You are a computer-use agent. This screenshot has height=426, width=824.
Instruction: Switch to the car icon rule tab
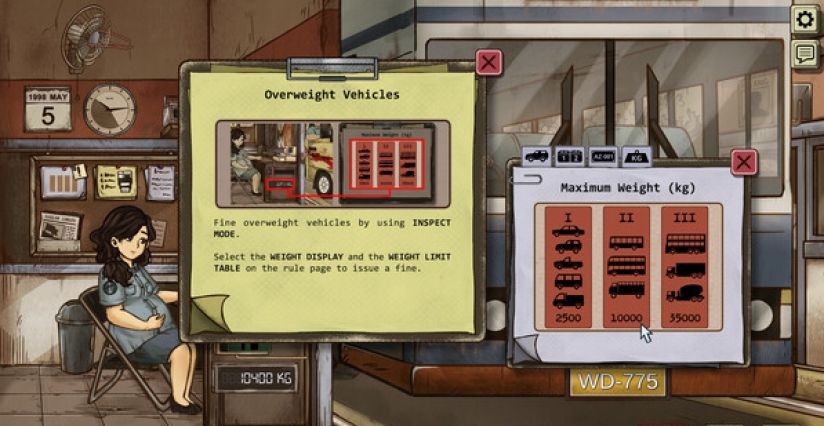[x=537, y=157]
